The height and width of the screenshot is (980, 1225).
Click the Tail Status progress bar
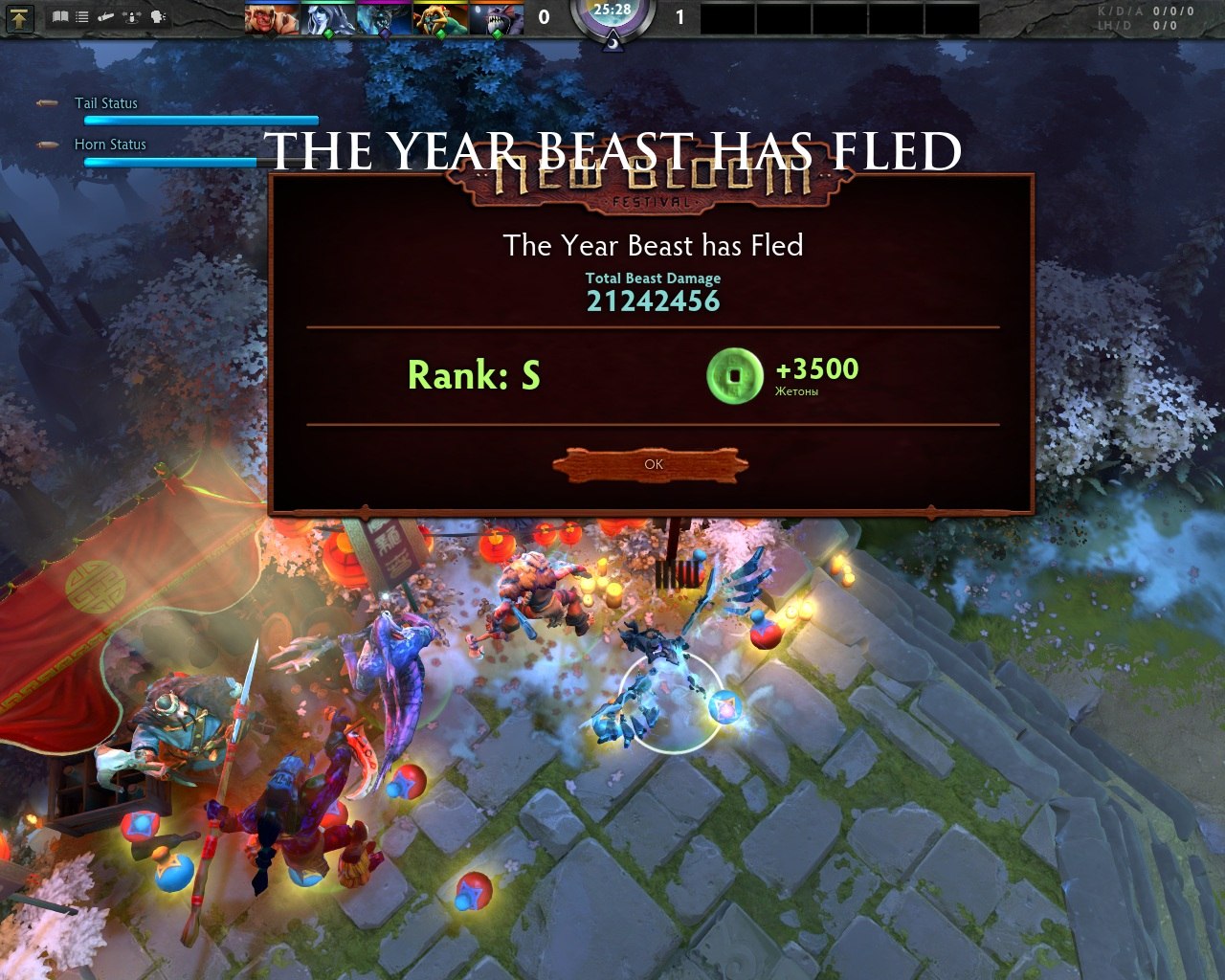pos(201,120)
